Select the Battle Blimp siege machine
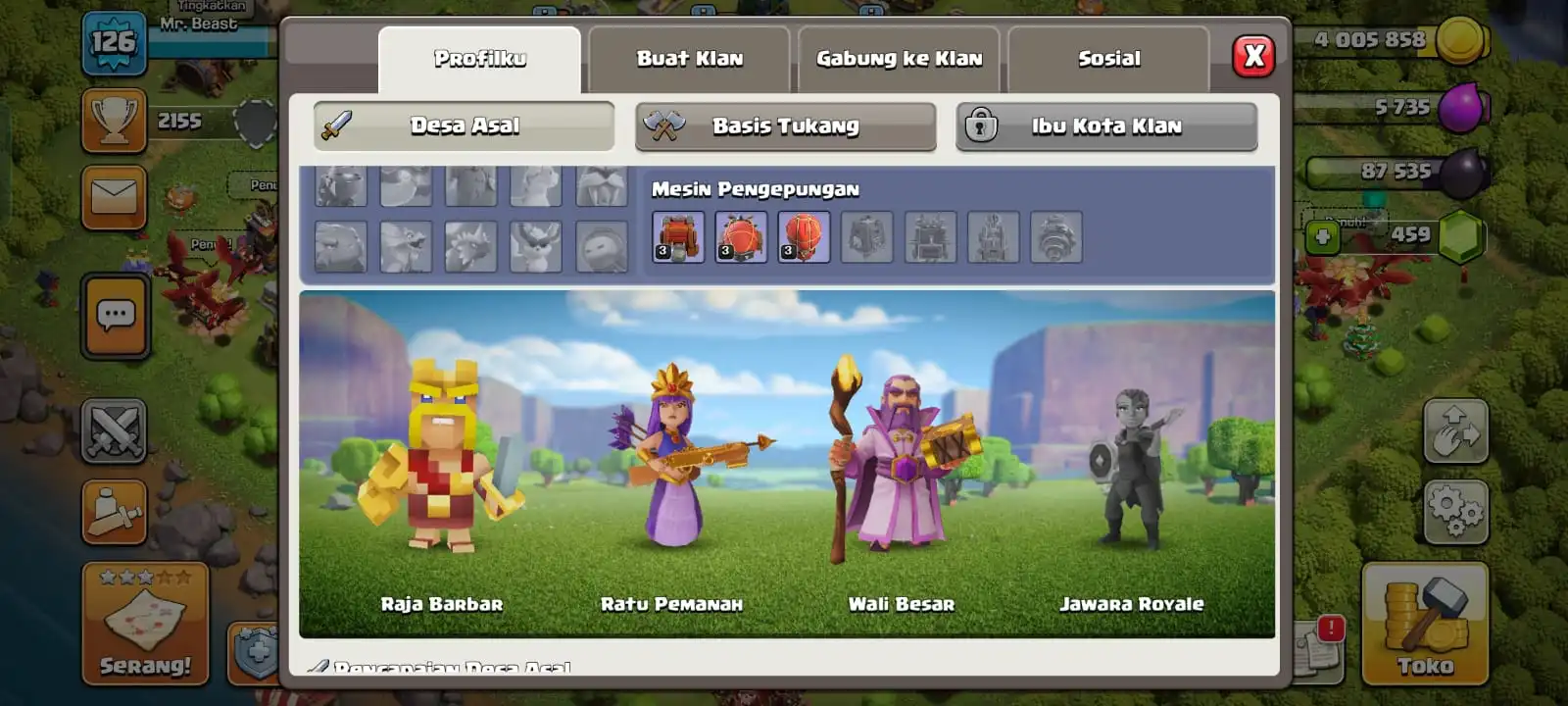Screen dimensions: 1568x706 coord(741,236)
